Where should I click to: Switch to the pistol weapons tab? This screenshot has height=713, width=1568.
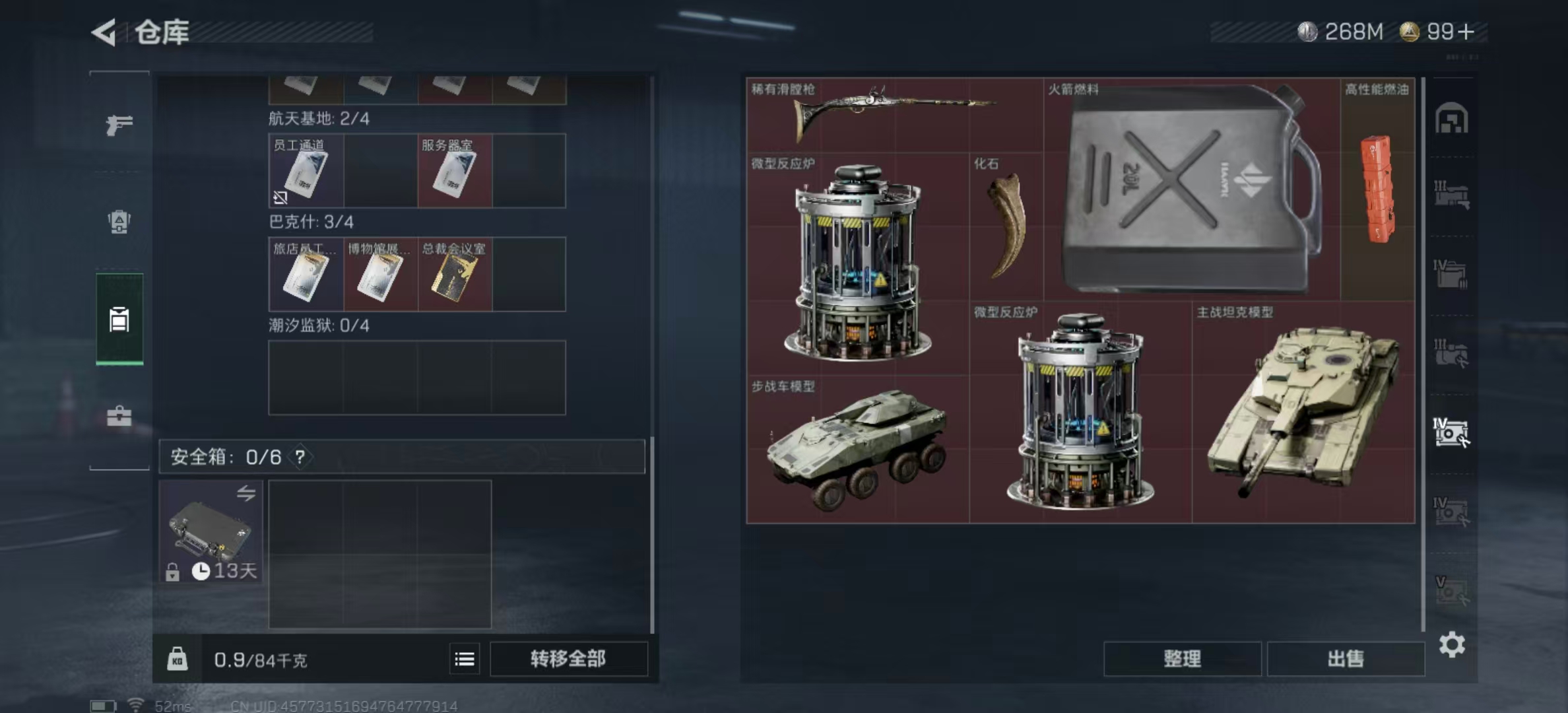[x=119, y=124]
